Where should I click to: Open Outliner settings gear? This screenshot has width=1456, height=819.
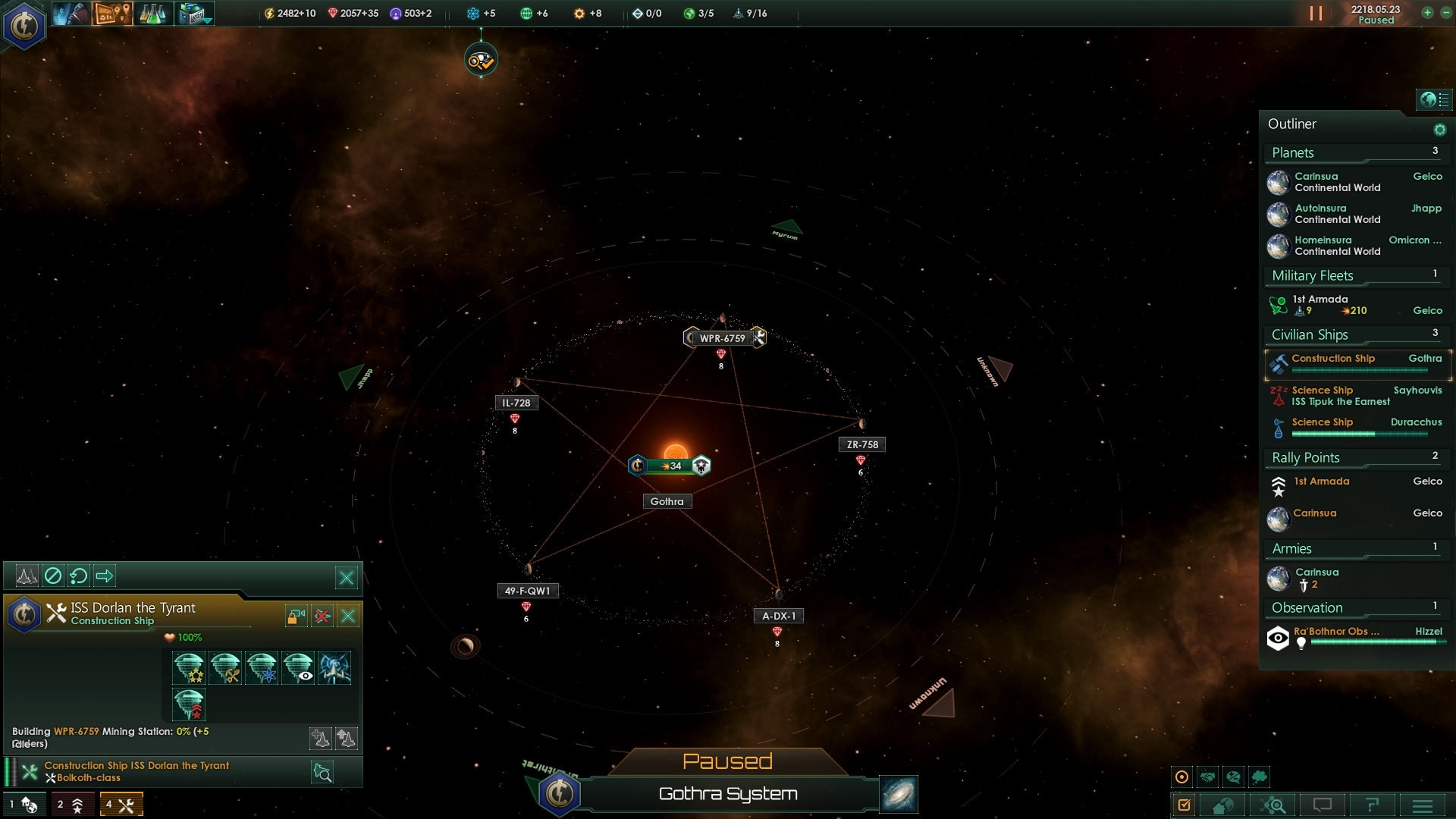click(x=1439, y=130)
